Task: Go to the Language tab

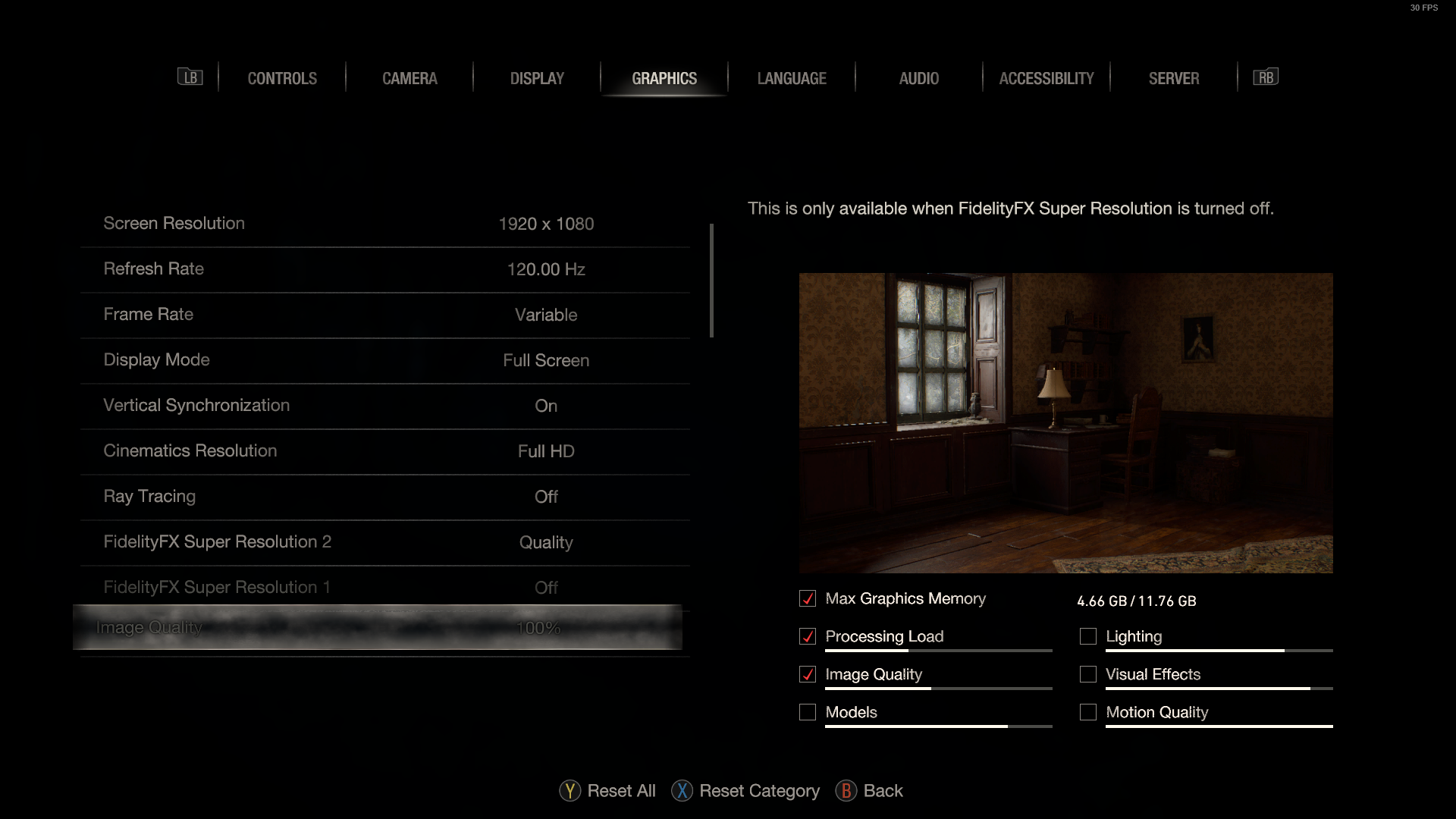Action: click(x=792, y=78)
